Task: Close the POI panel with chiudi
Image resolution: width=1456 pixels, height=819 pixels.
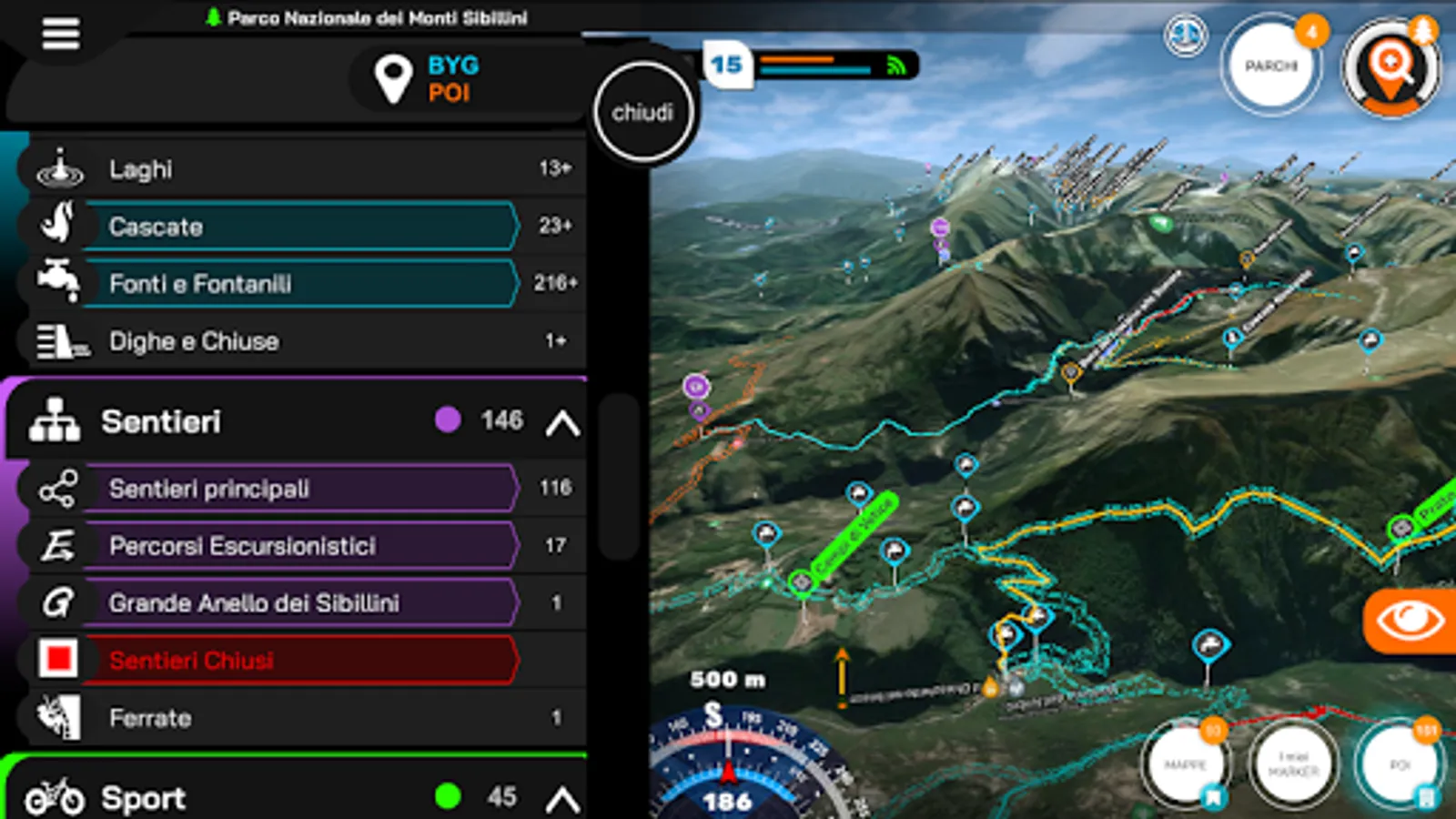Action: point(642,113)
